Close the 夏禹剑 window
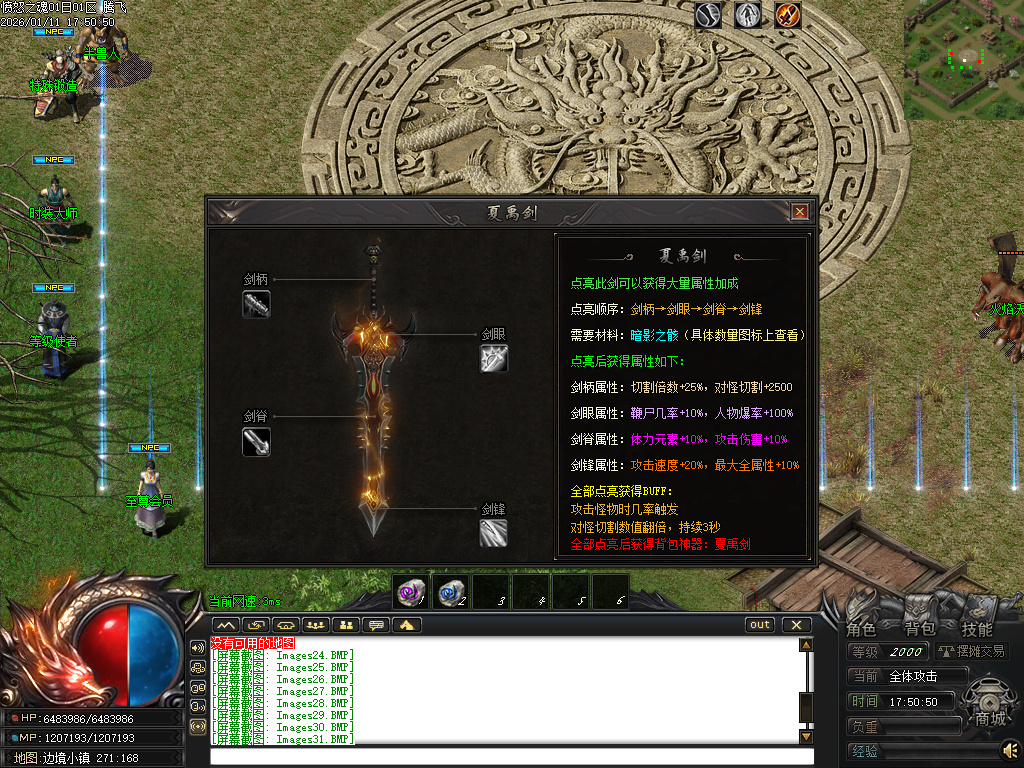This screenshot has width=1024, height=768. pos(799,212)
